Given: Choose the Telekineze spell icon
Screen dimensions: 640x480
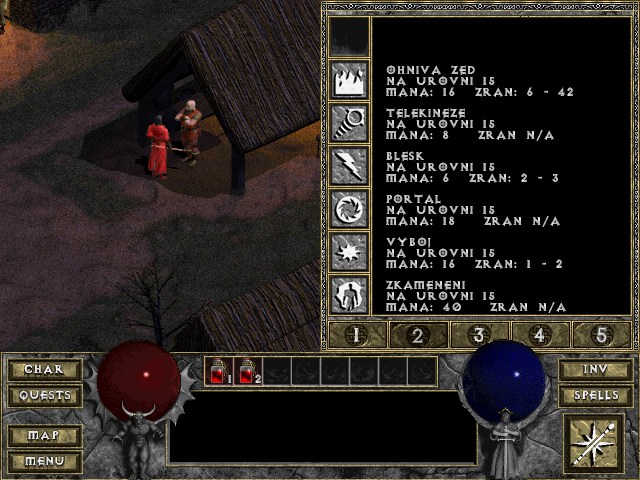Looking at the screenshot, I should click(x=350, y=122).
